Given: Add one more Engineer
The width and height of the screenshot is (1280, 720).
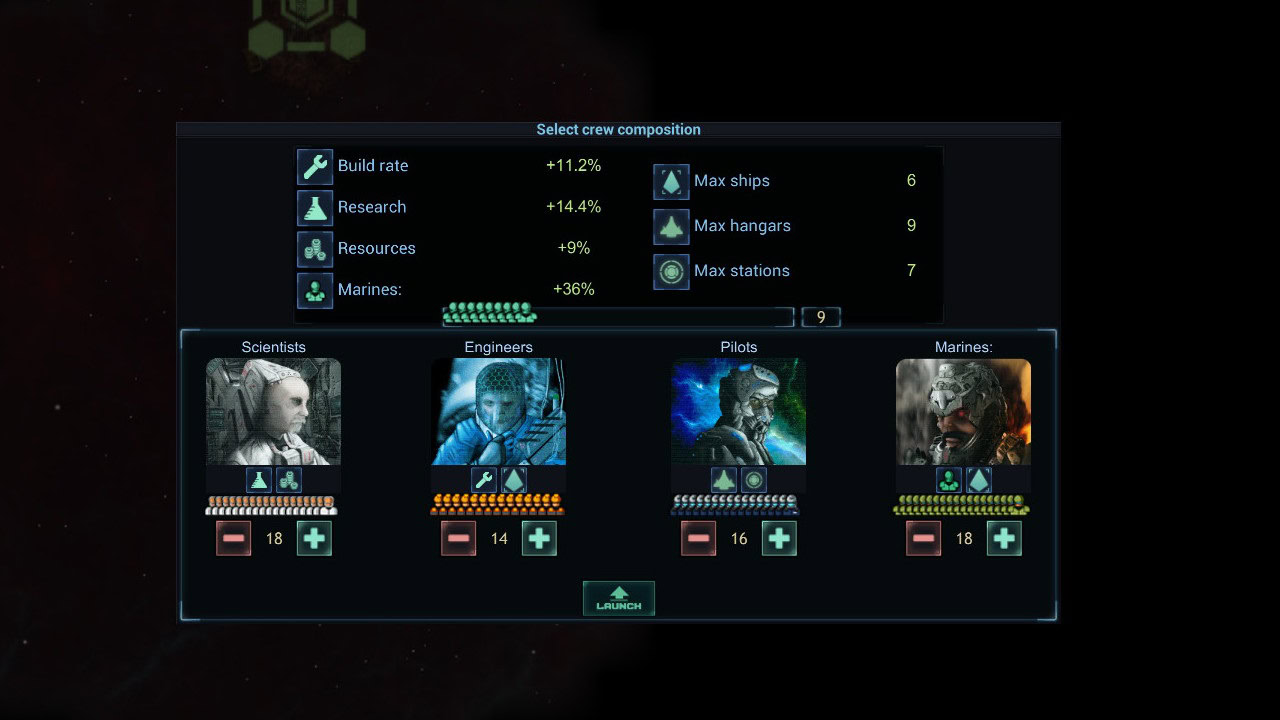Looking at the screenshot, I should (x=539, y=539).
